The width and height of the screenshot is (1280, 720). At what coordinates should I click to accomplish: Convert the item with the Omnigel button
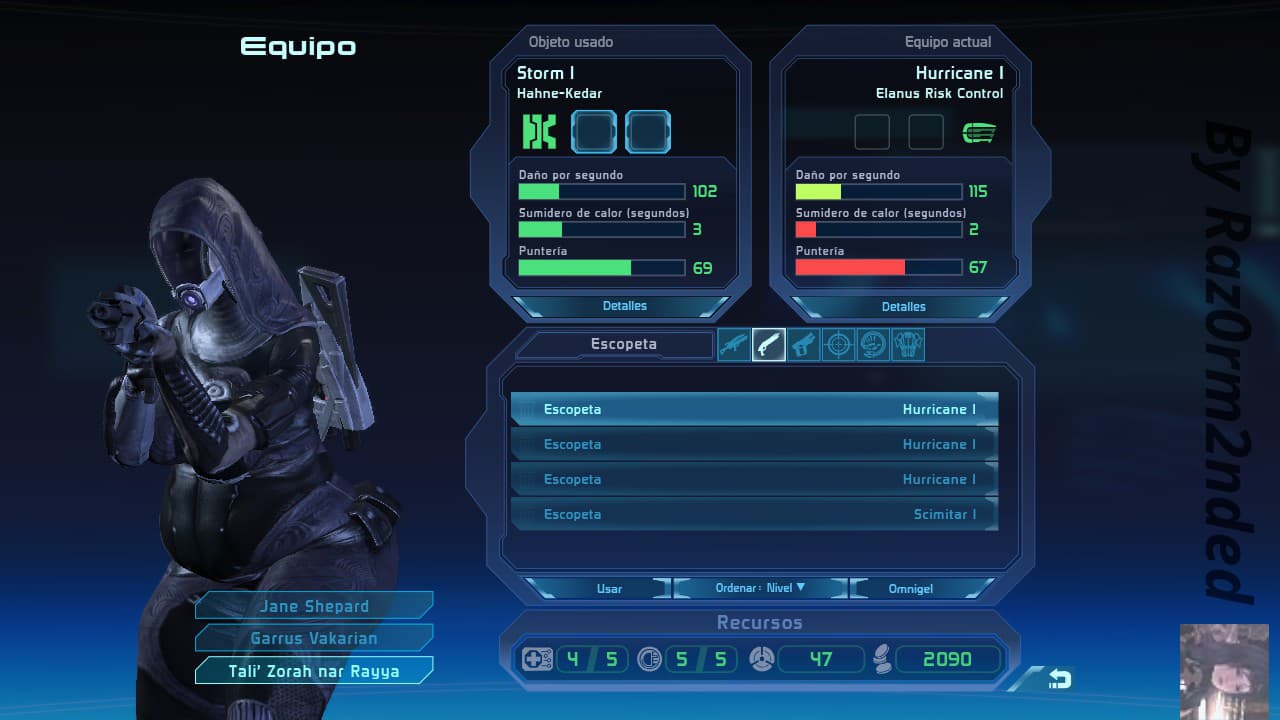910,588
